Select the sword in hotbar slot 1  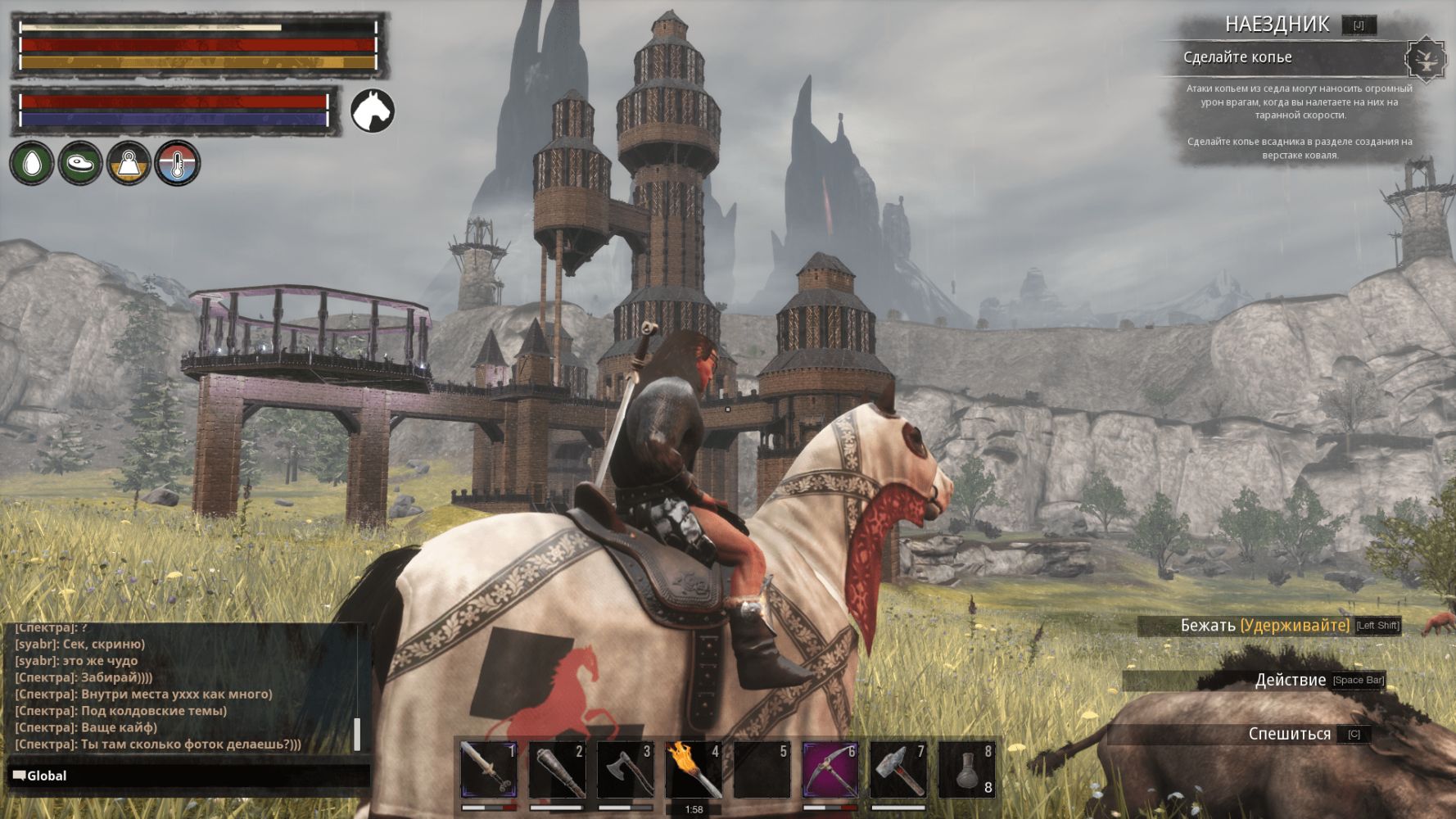(x=489, y=770)
